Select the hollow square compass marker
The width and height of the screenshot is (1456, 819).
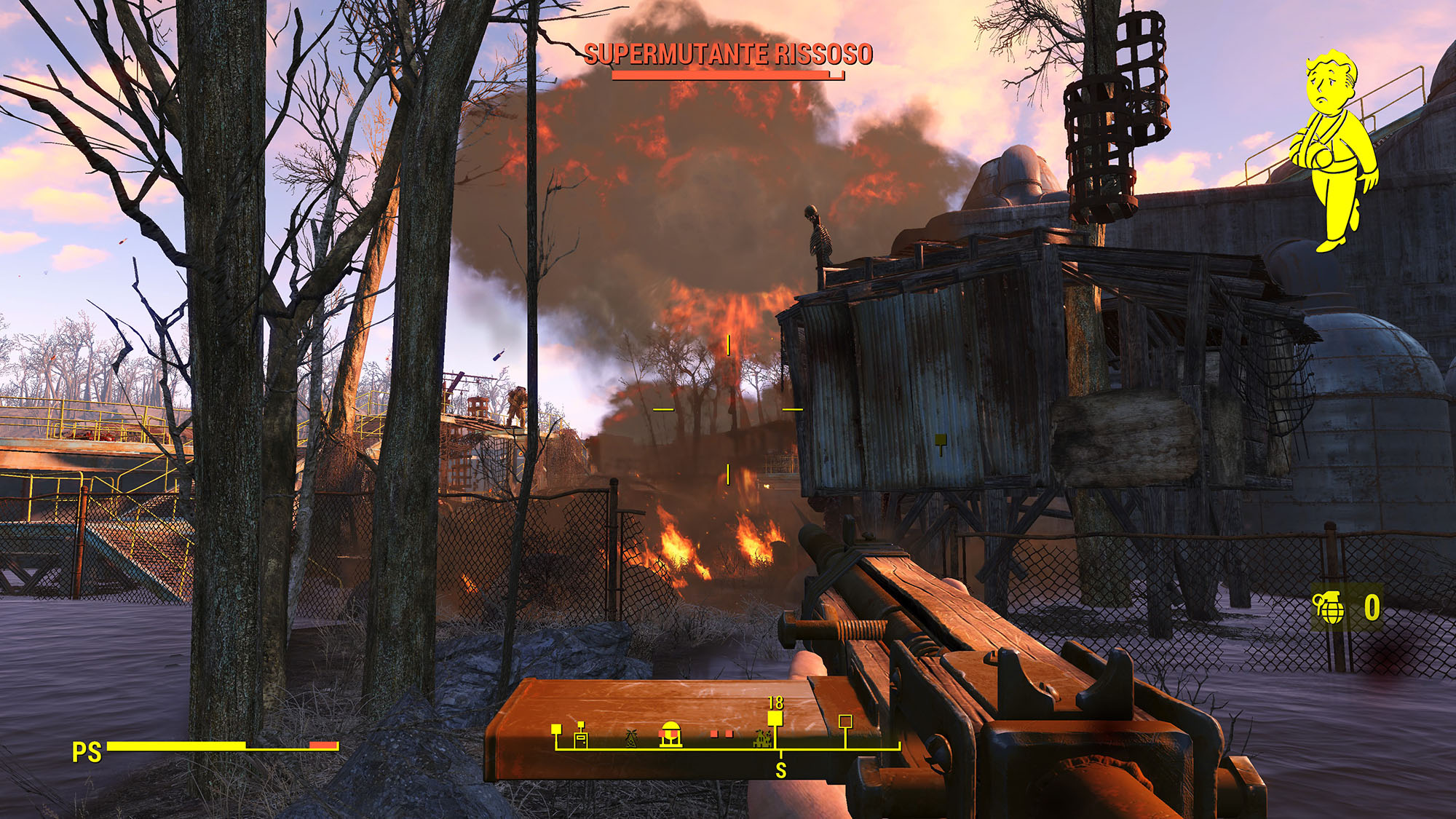(x=845, y=721)
